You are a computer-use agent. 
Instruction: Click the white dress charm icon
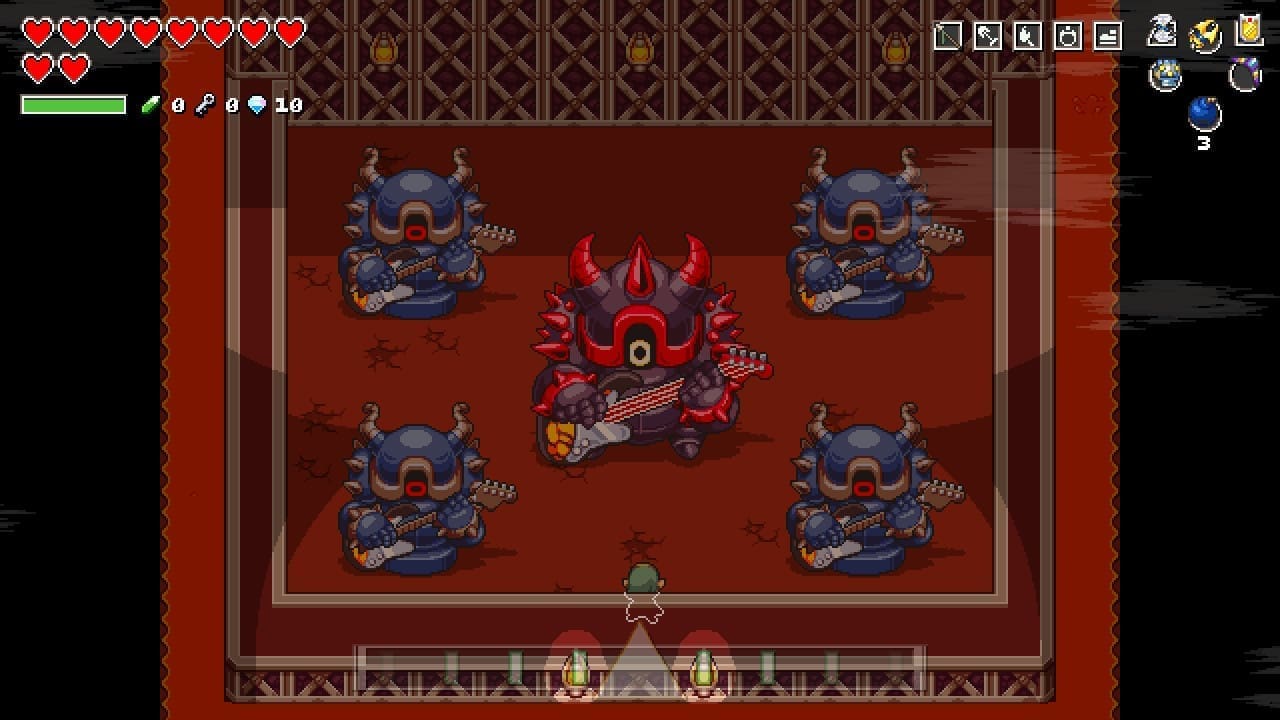point(1162,30)
